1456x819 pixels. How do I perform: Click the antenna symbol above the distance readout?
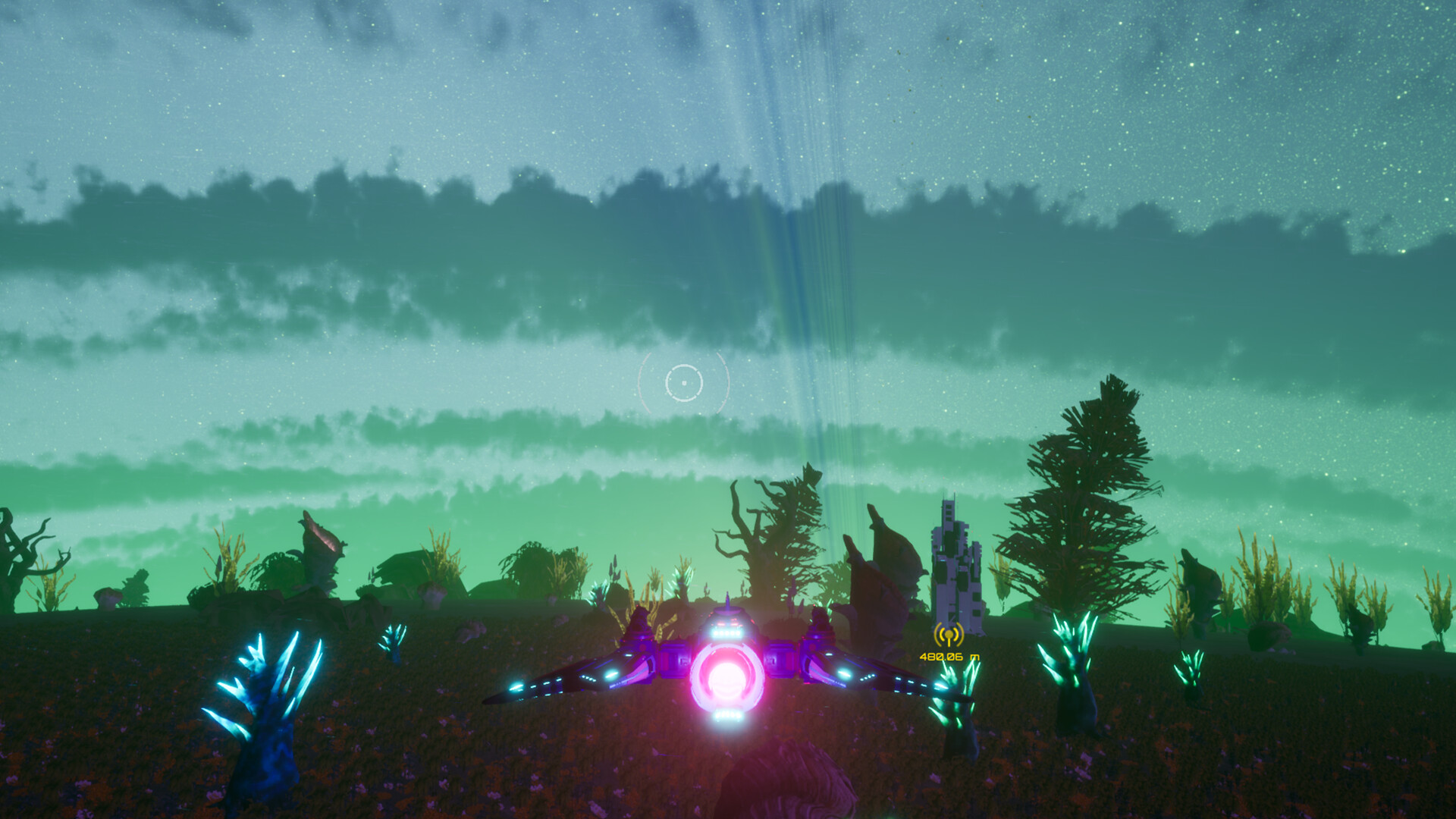[x=949, y=635]
